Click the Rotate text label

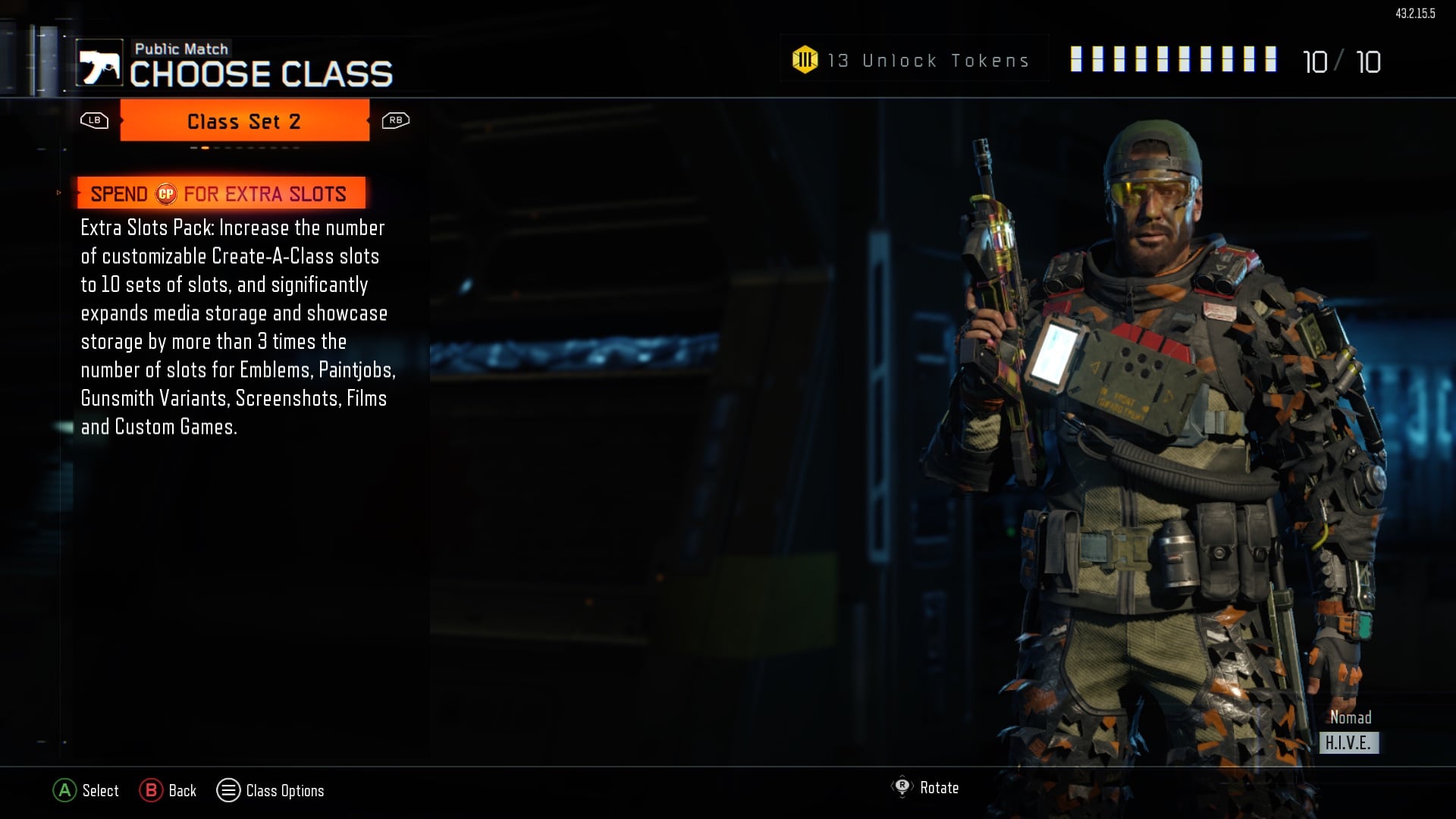(x=939, y=788)
